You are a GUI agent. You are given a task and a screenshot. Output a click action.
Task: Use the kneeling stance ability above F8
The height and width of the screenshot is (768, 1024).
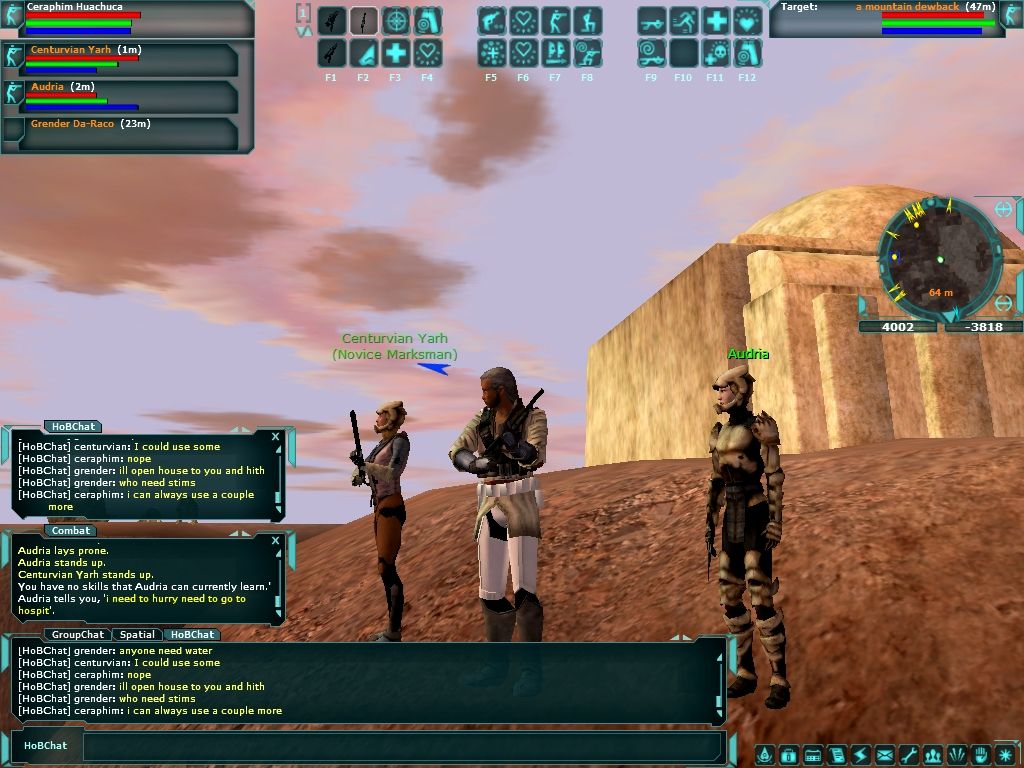click(x=587, y=21)
